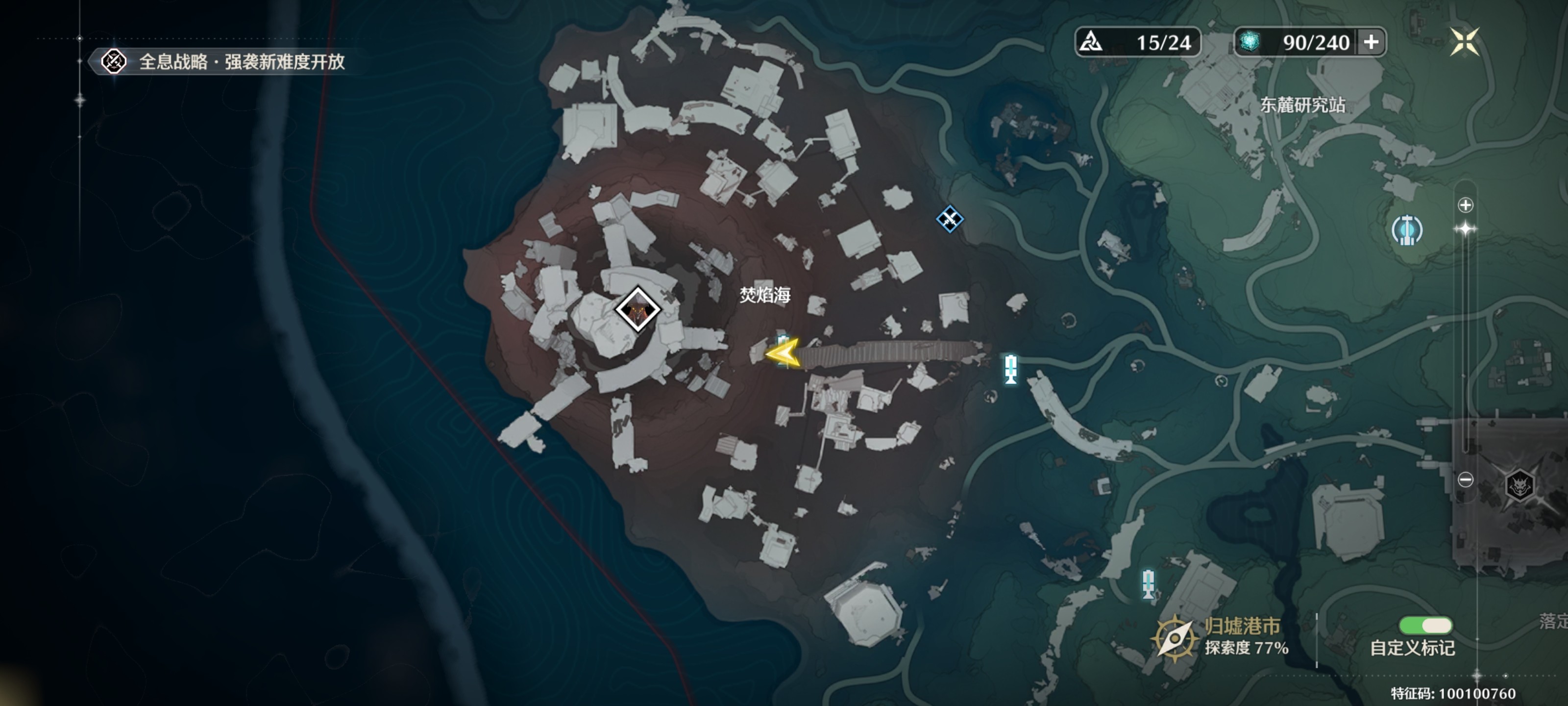The image size is (1568, 706).
Task: Select the teleport beacon east of the bridge
Action: (1010, 369)
